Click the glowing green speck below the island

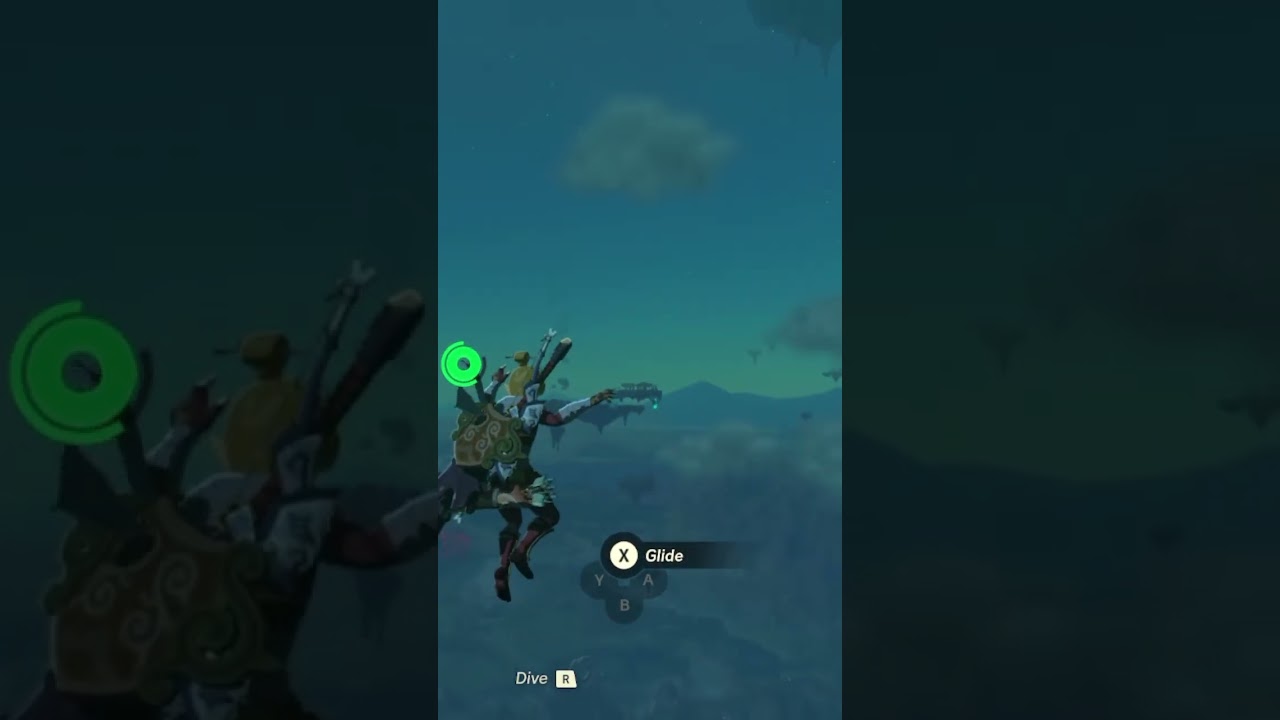pyautogui.click(x=655, y=406)
